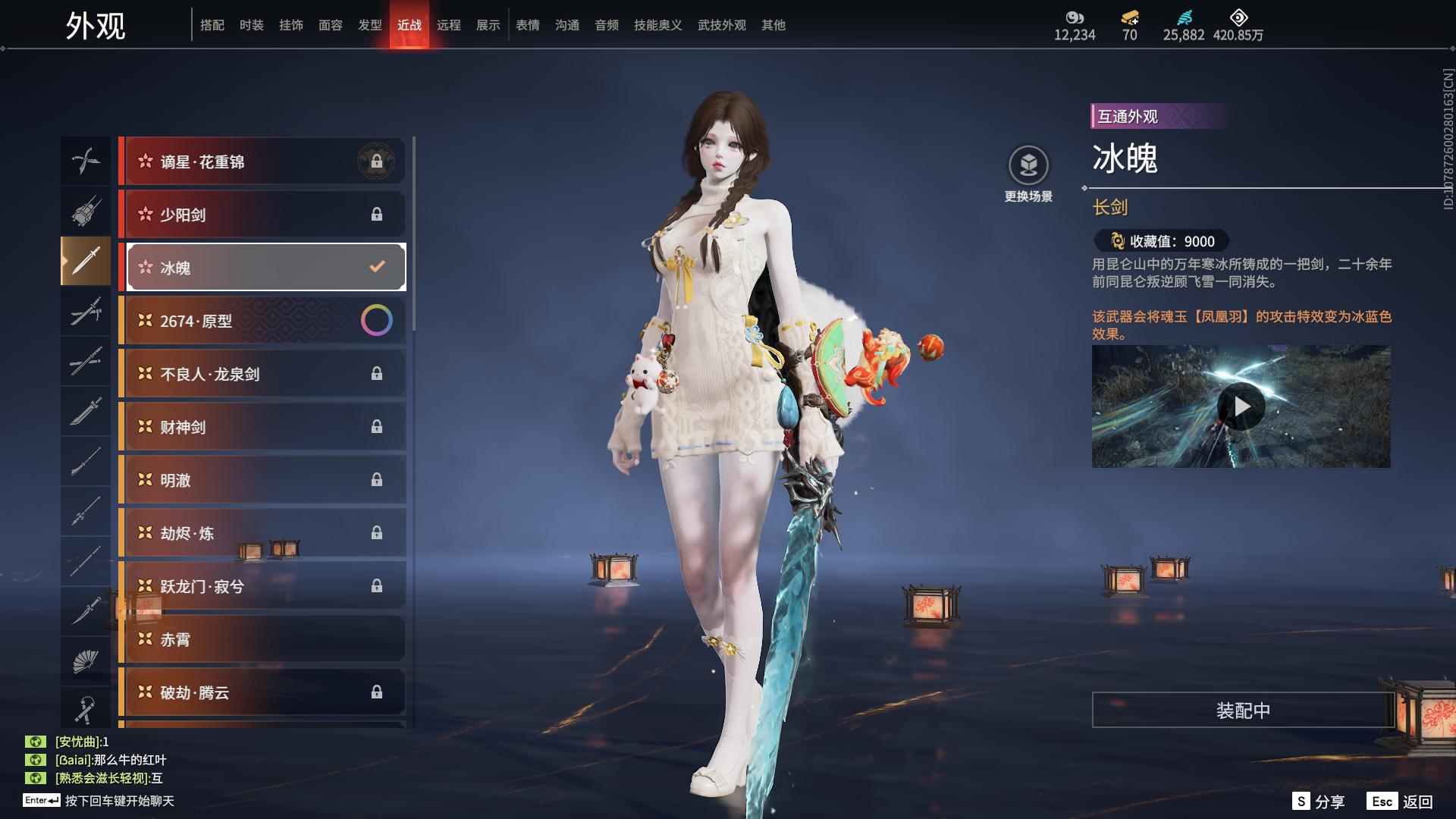Click the 装配中 equip button

pos(1243,711)
